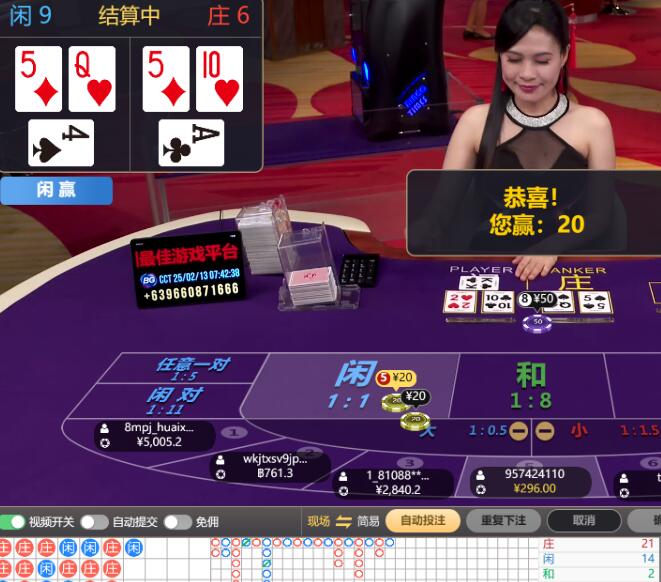Toggle the 视频开关 video switch
Image resolution: width=661 pixels, height=582 pixels.
(x=13, y=522)
